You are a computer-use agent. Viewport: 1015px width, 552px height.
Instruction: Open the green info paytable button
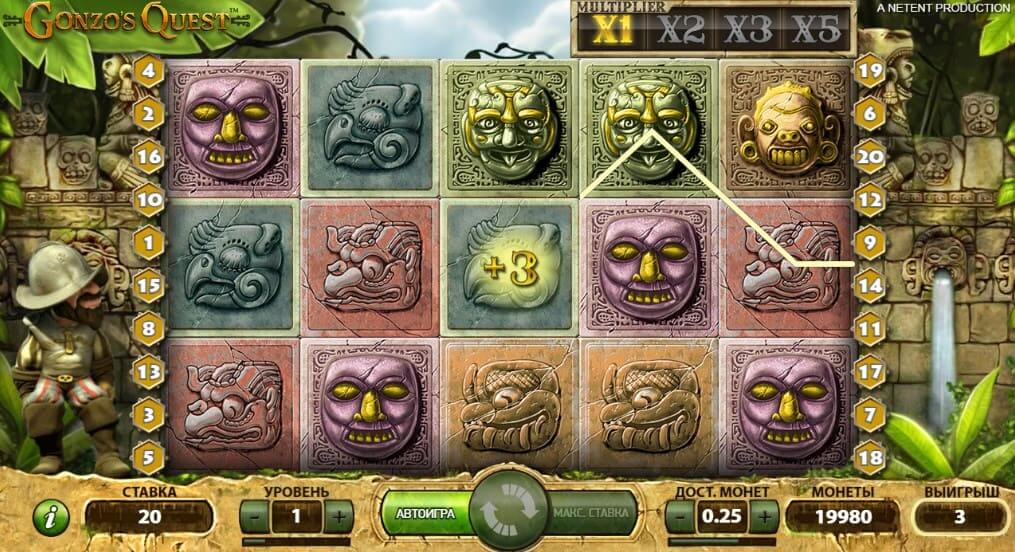pyautogui.click(x=50, y=517)
